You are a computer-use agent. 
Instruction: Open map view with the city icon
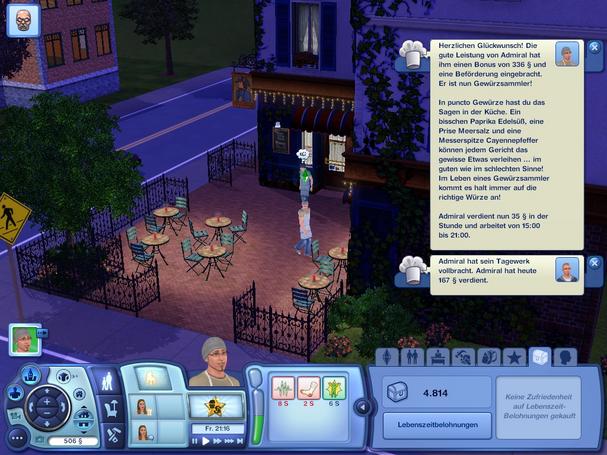31,375
